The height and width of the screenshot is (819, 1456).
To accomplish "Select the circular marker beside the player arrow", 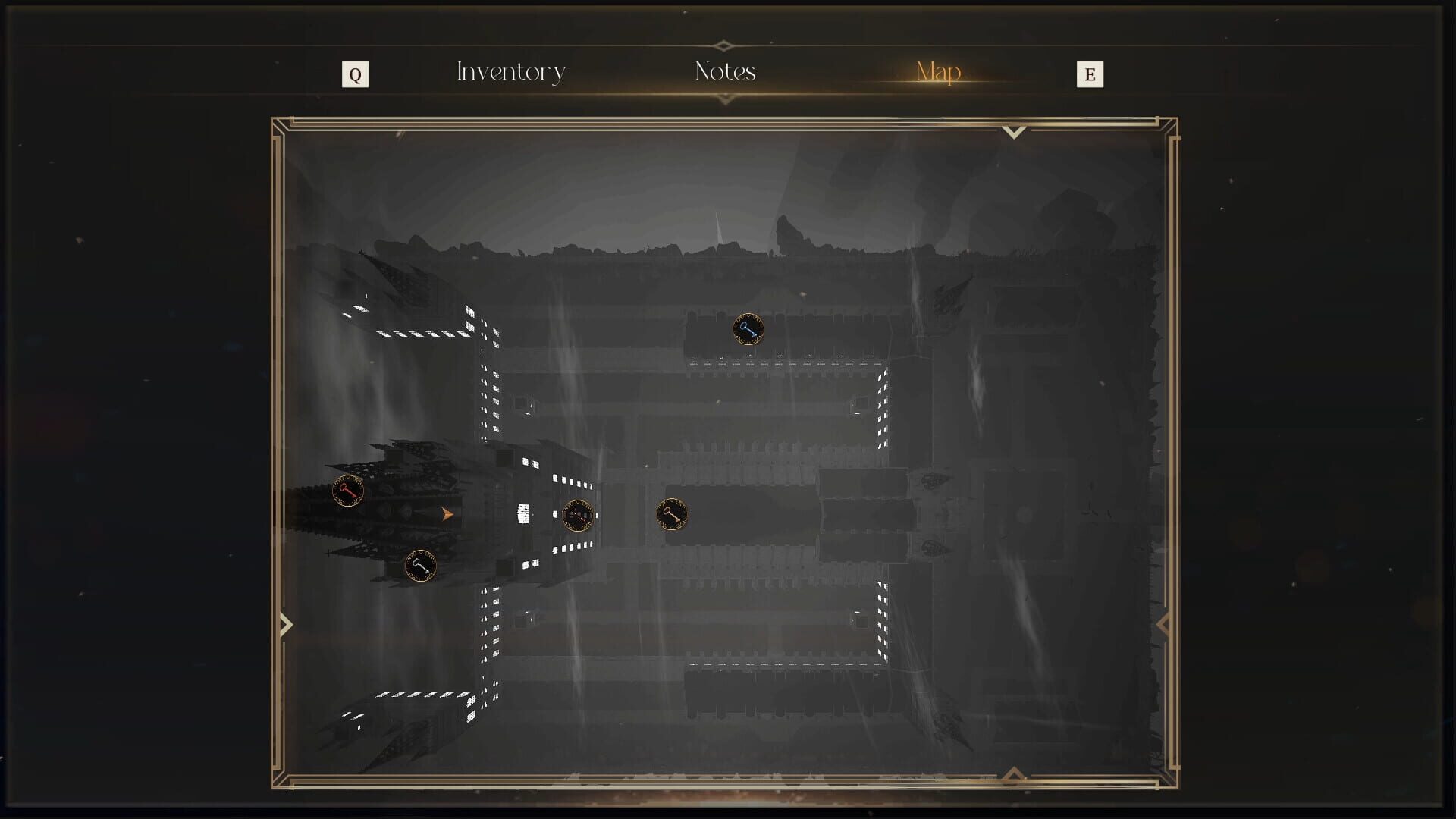I will pyautogui.click(x=579, y=516).
